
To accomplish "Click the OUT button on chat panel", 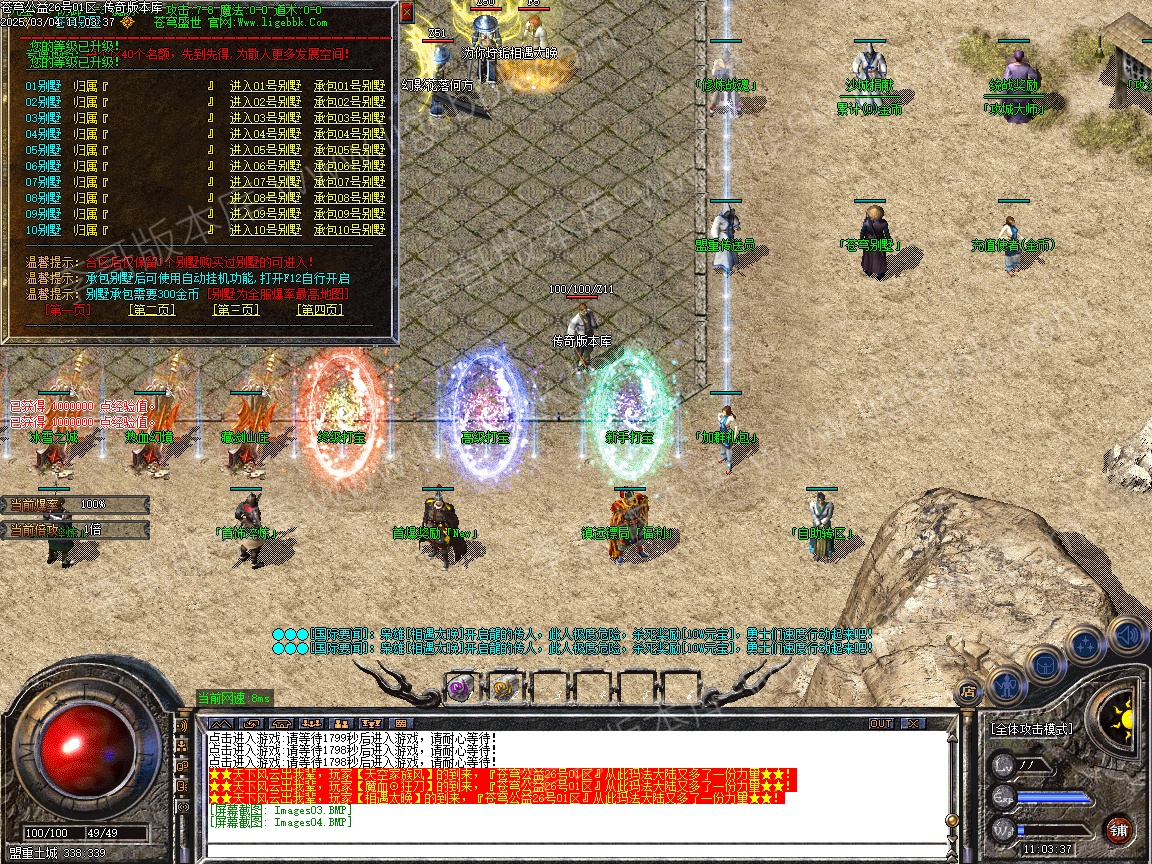I will tap(880, 723).
